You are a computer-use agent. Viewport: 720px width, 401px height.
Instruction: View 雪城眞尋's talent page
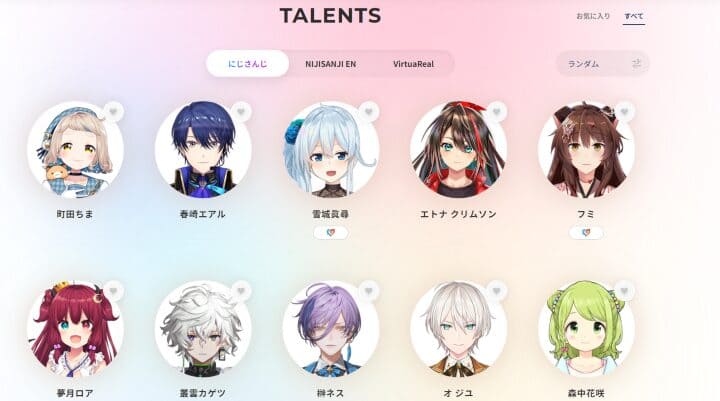[x=331, y=150]
